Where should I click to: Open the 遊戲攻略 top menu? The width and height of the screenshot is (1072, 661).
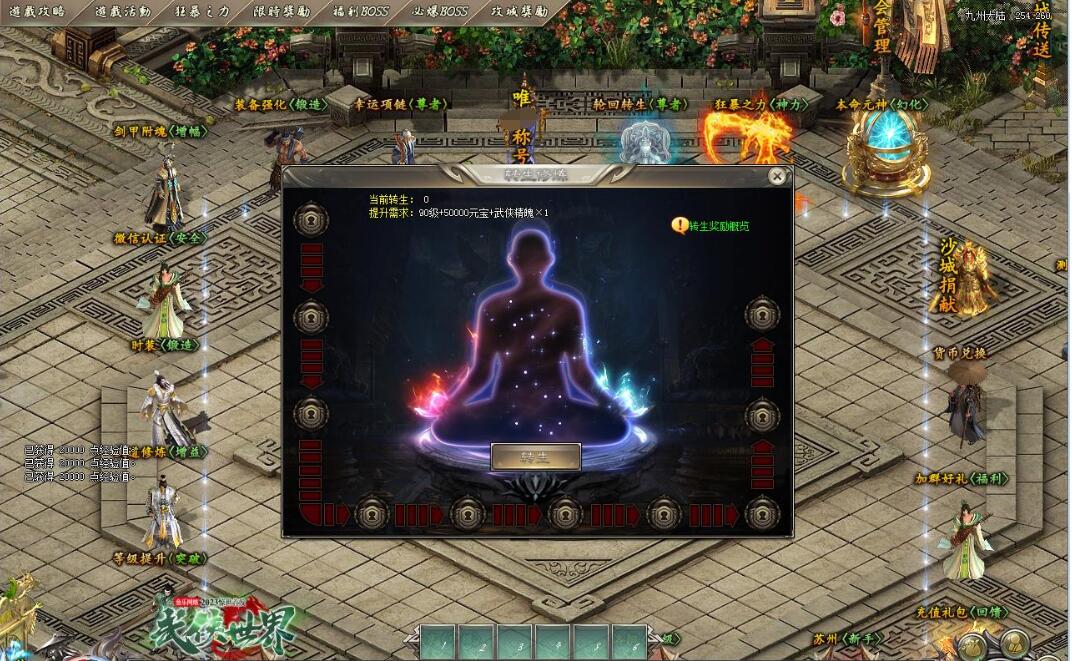tap(38, 12)
